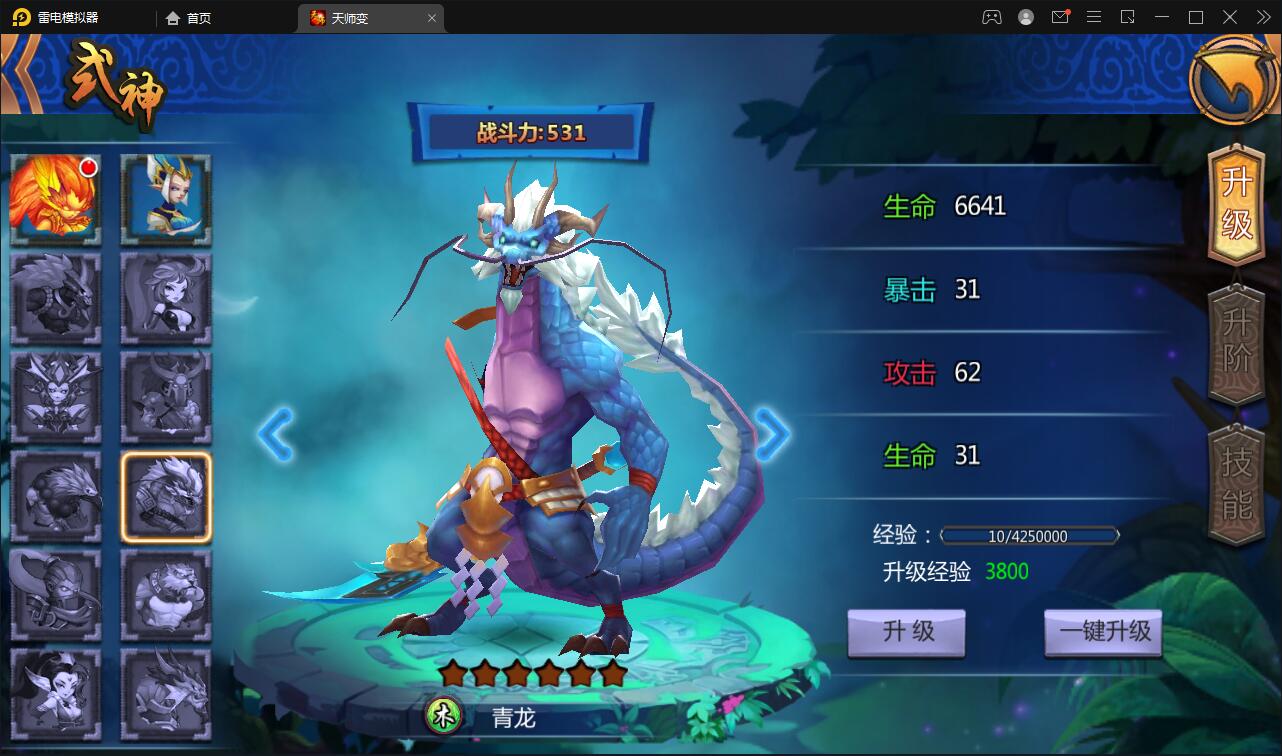Close the 天师变 emulator tab
The height and width of the screenshot is (756, 1282).
point(432,18)
